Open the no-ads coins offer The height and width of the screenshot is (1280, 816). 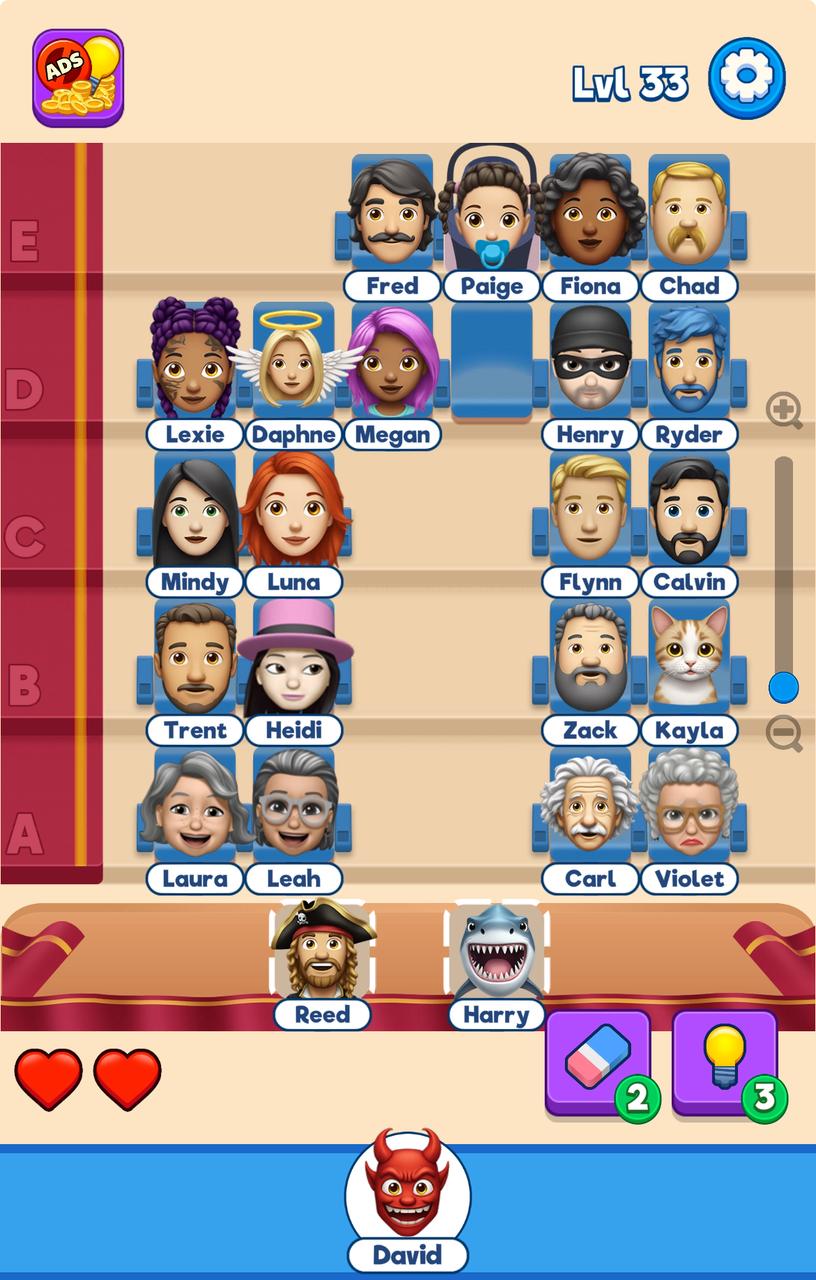(x=78, y=78)
